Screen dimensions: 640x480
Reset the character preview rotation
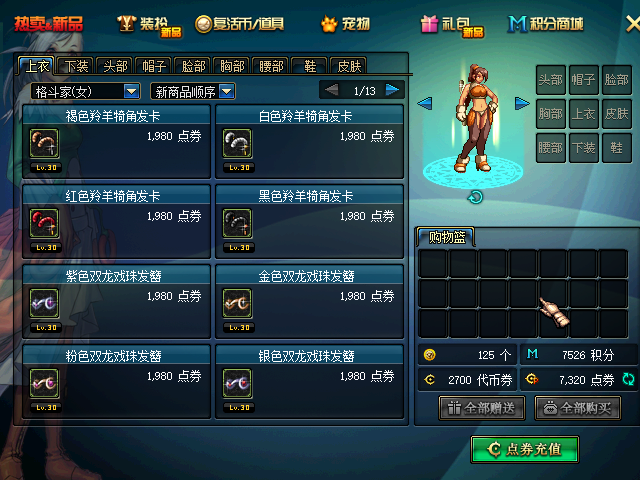pyautogui.click(x=476, y=197)
